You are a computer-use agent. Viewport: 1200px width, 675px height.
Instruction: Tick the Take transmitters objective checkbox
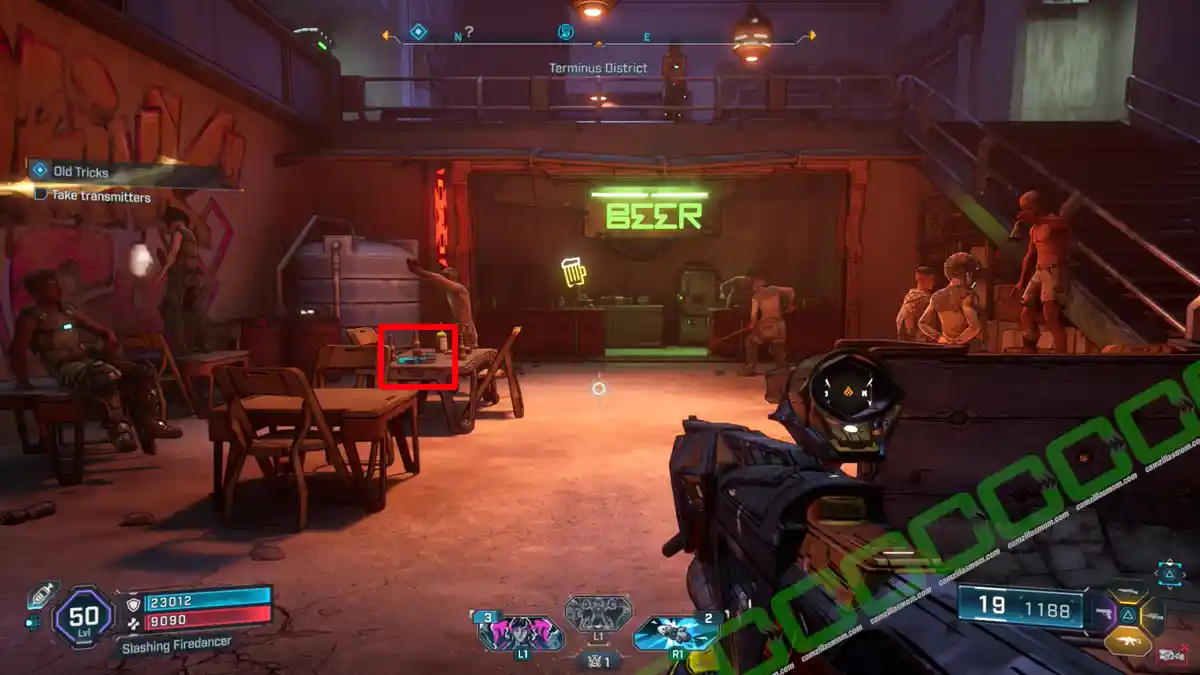pyautogui.click(x=41, y=195)
